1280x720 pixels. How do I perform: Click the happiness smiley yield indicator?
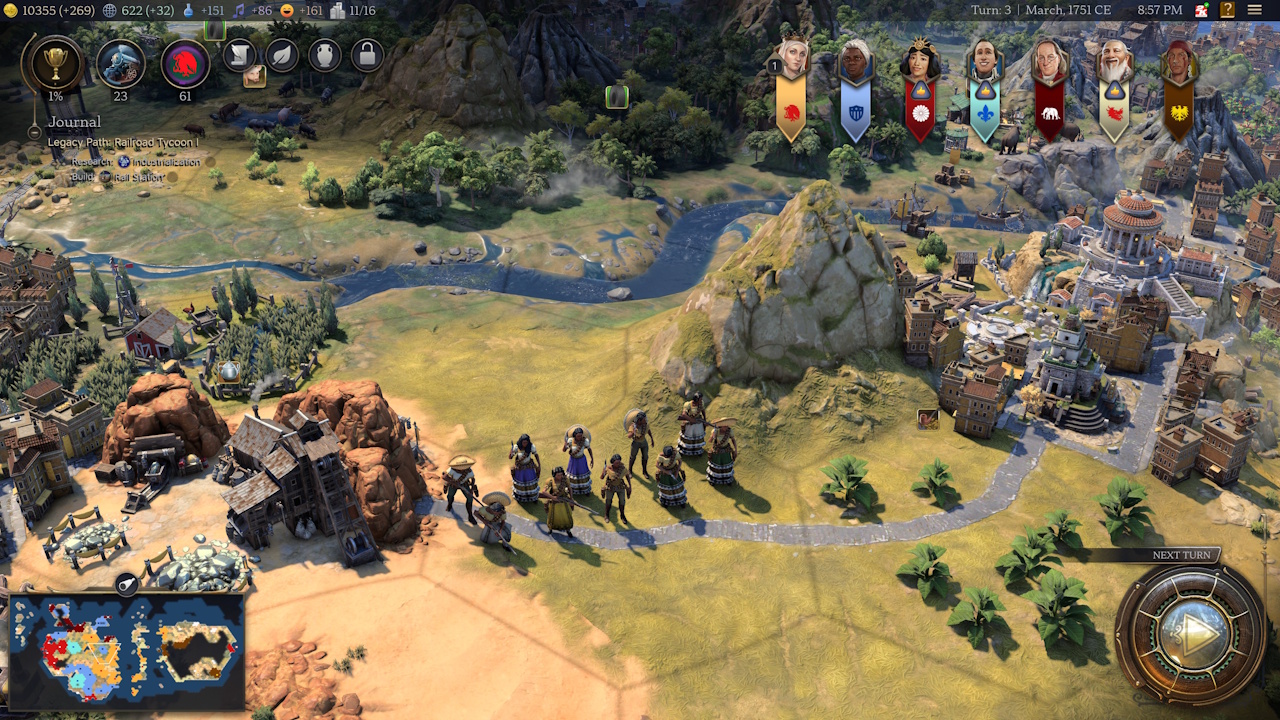point(288,10)
